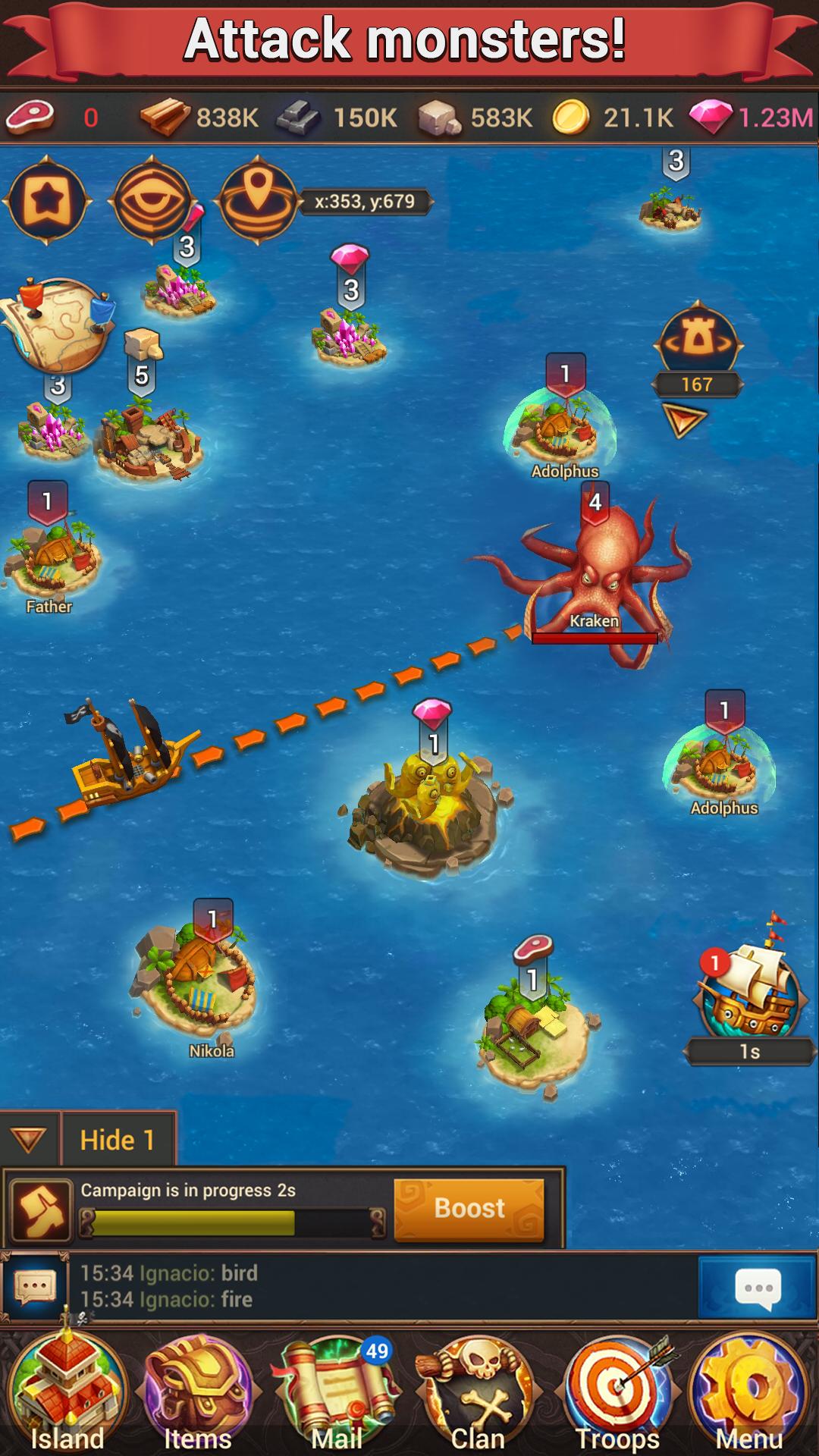Open the Items chest menu
Screen dimensions: 819x1456
[x=199, y=1395]
